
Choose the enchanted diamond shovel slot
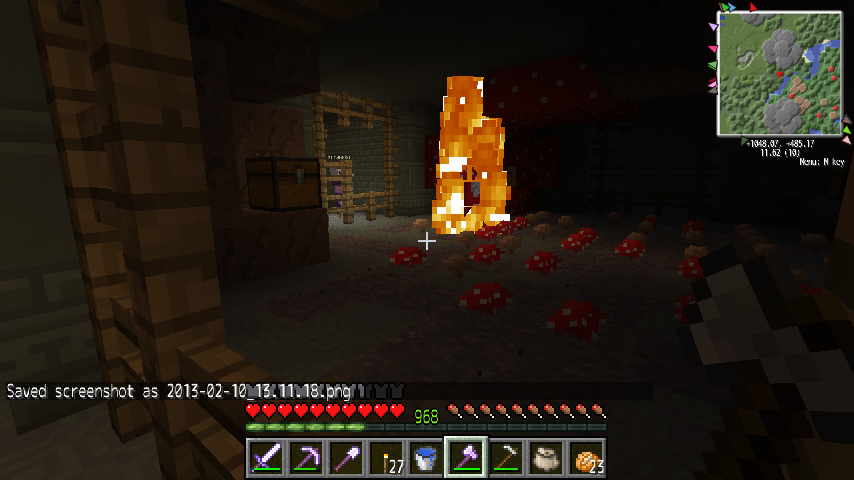346,458
